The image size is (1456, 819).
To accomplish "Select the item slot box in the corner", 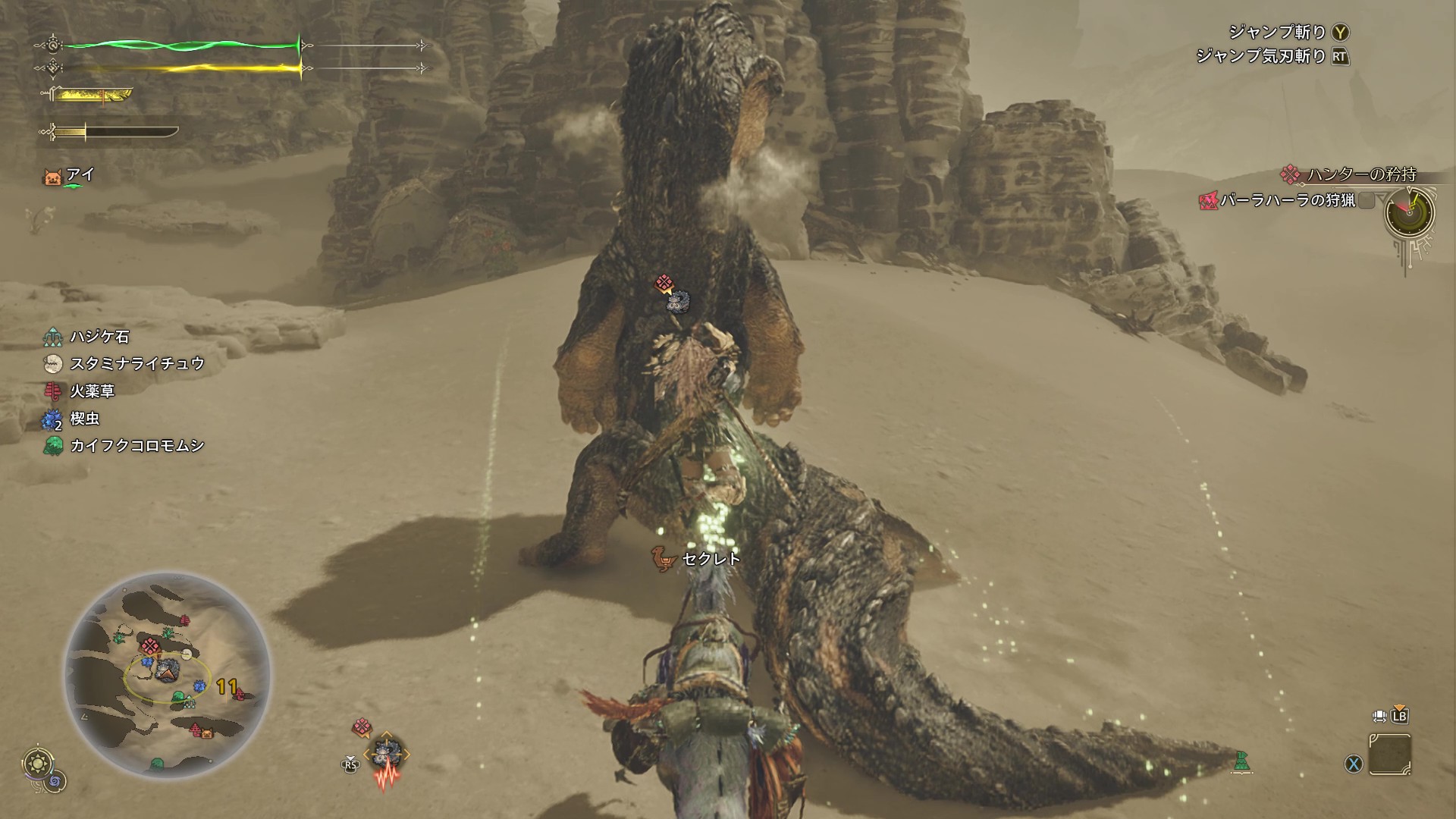I will point(1390,755).
